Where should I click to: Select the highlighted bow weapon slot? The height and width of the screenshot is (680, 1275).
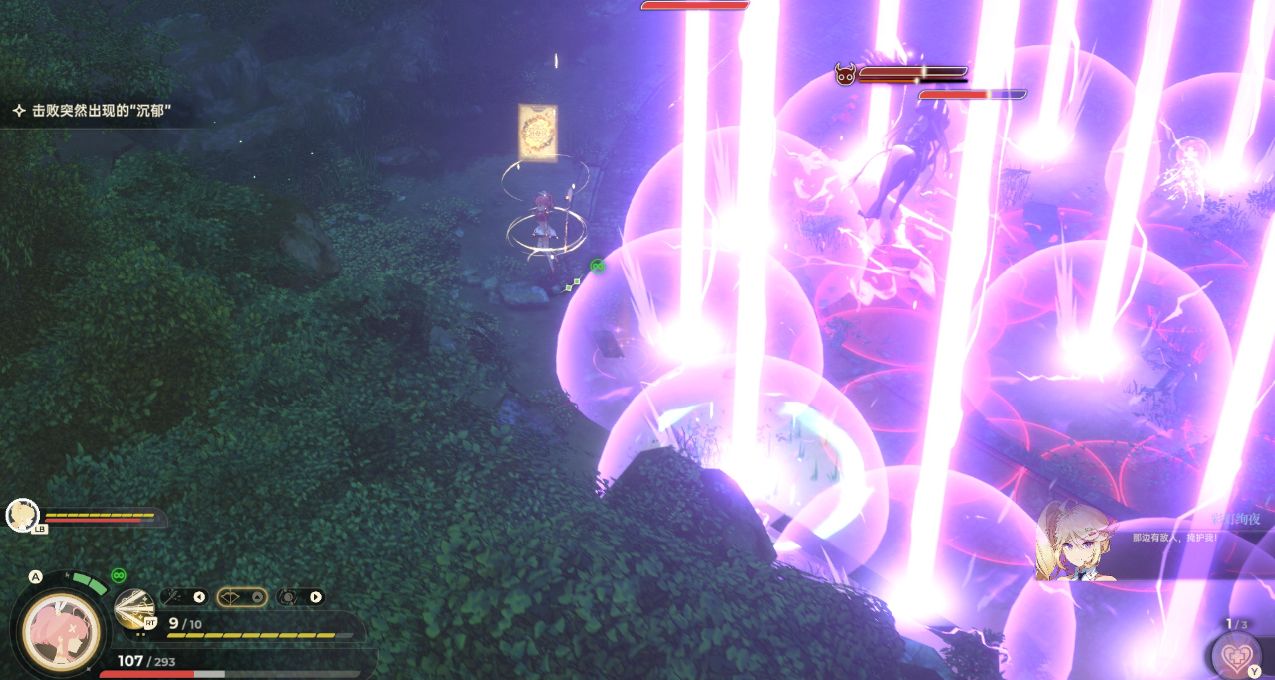click(234, 597)
